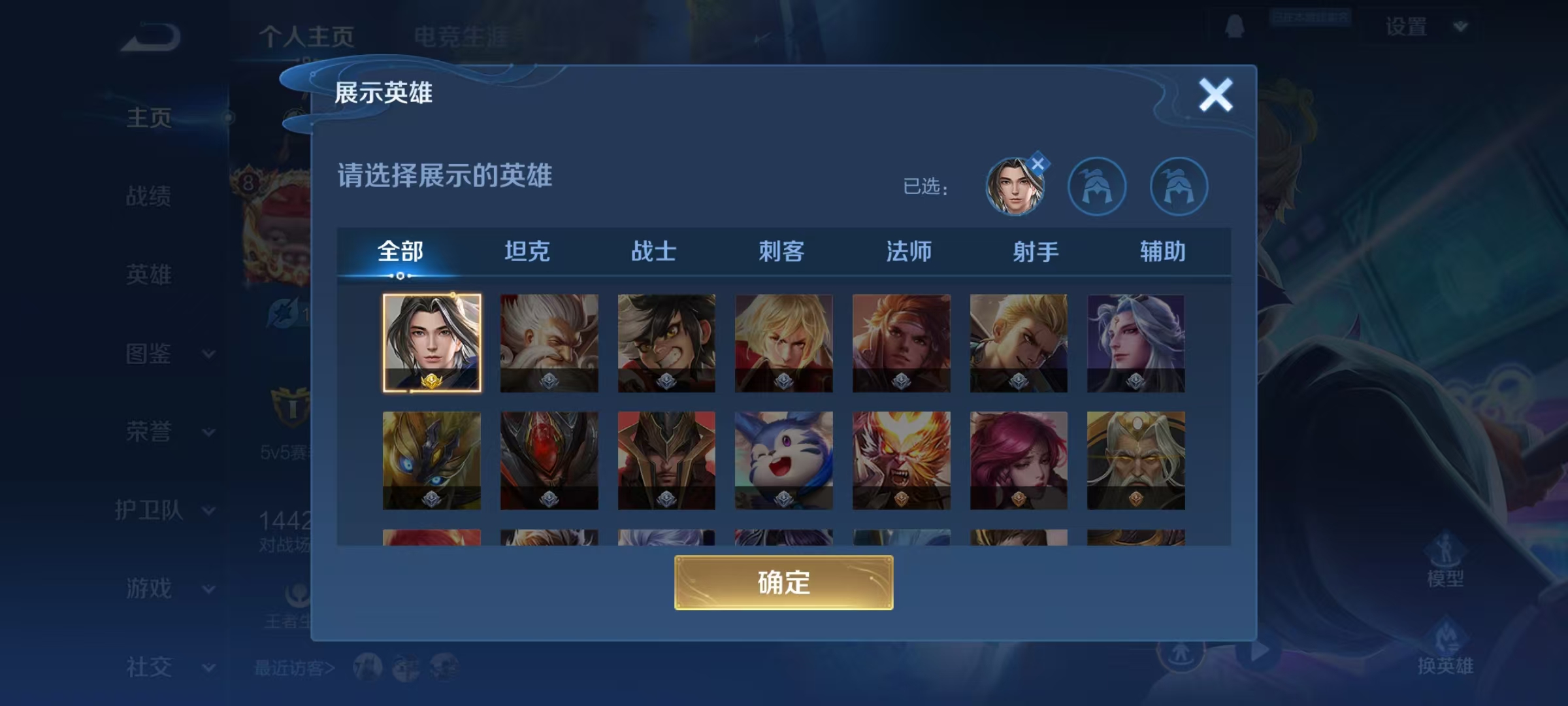
Task: Click the pink-haired hero thumbnail in second row
Action: 1019,462
